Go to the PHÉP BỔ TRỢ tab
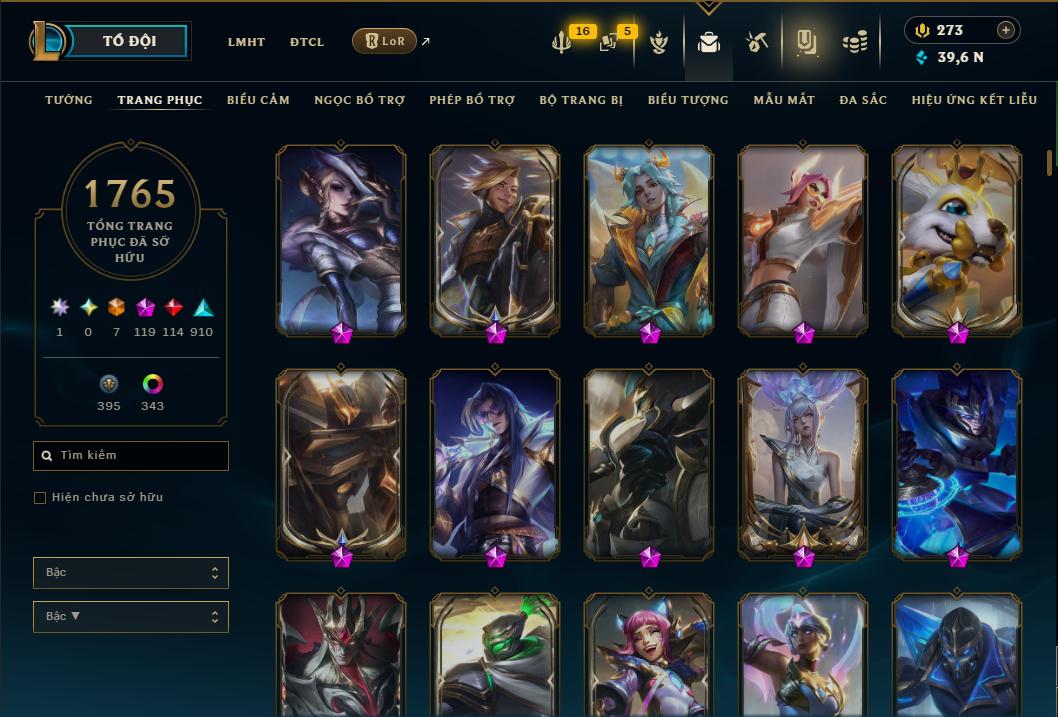The height and width of the screenshot is (717, 1058). click(472, 100)
